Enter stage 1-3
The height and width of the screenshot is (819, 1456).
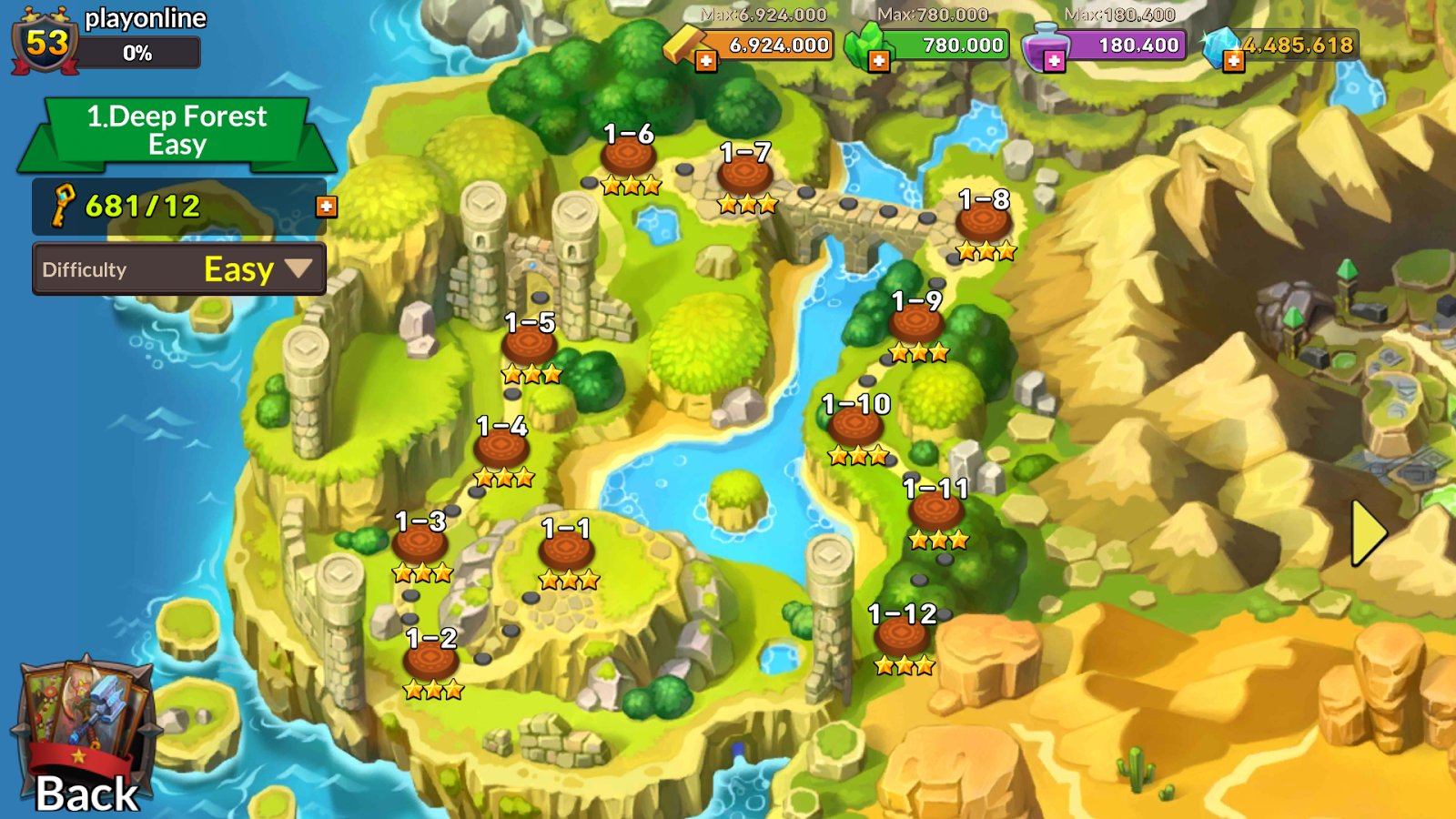(420, 544)
